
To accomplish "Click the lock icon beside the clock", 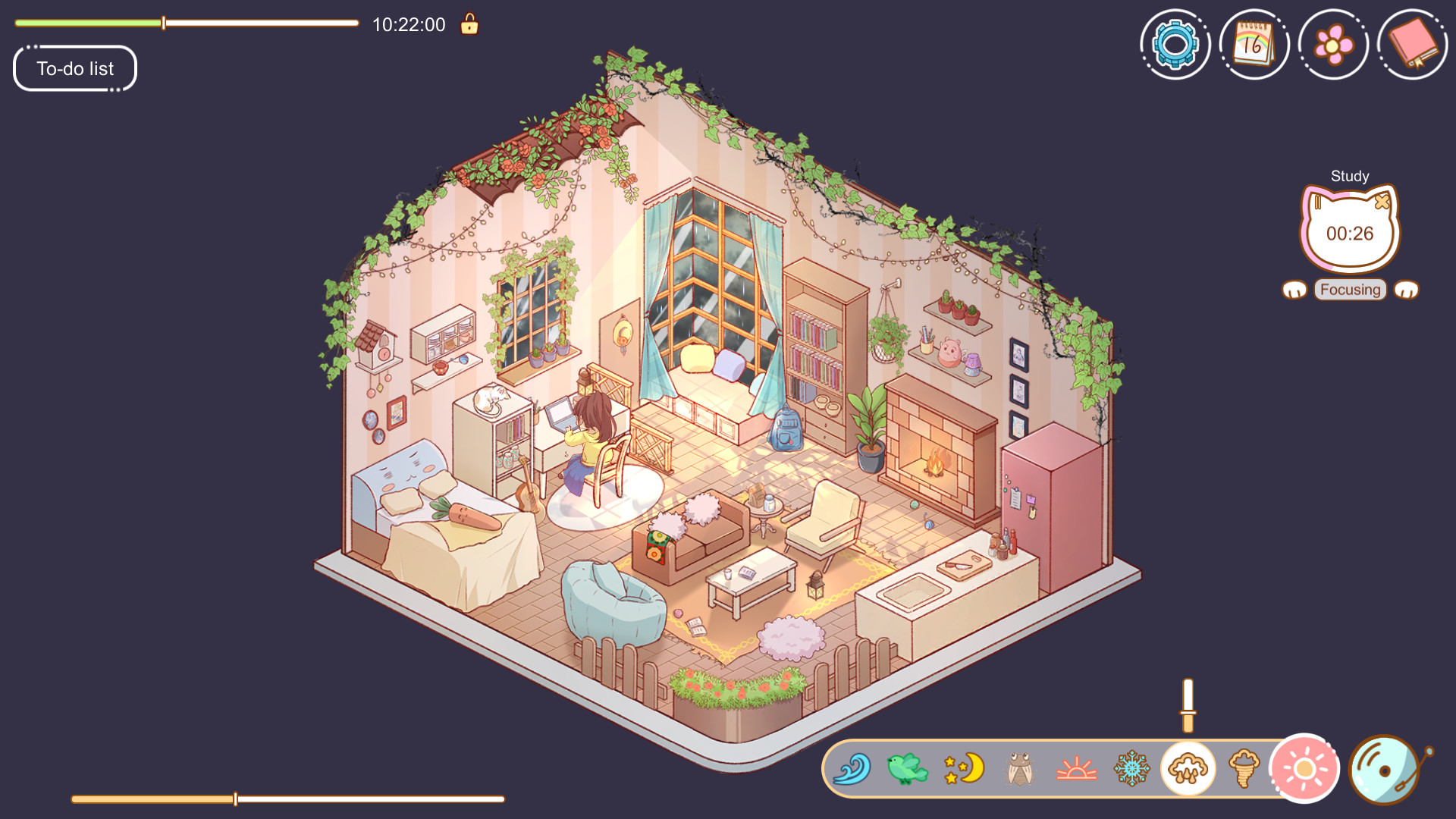I will [x=469, y=24].
